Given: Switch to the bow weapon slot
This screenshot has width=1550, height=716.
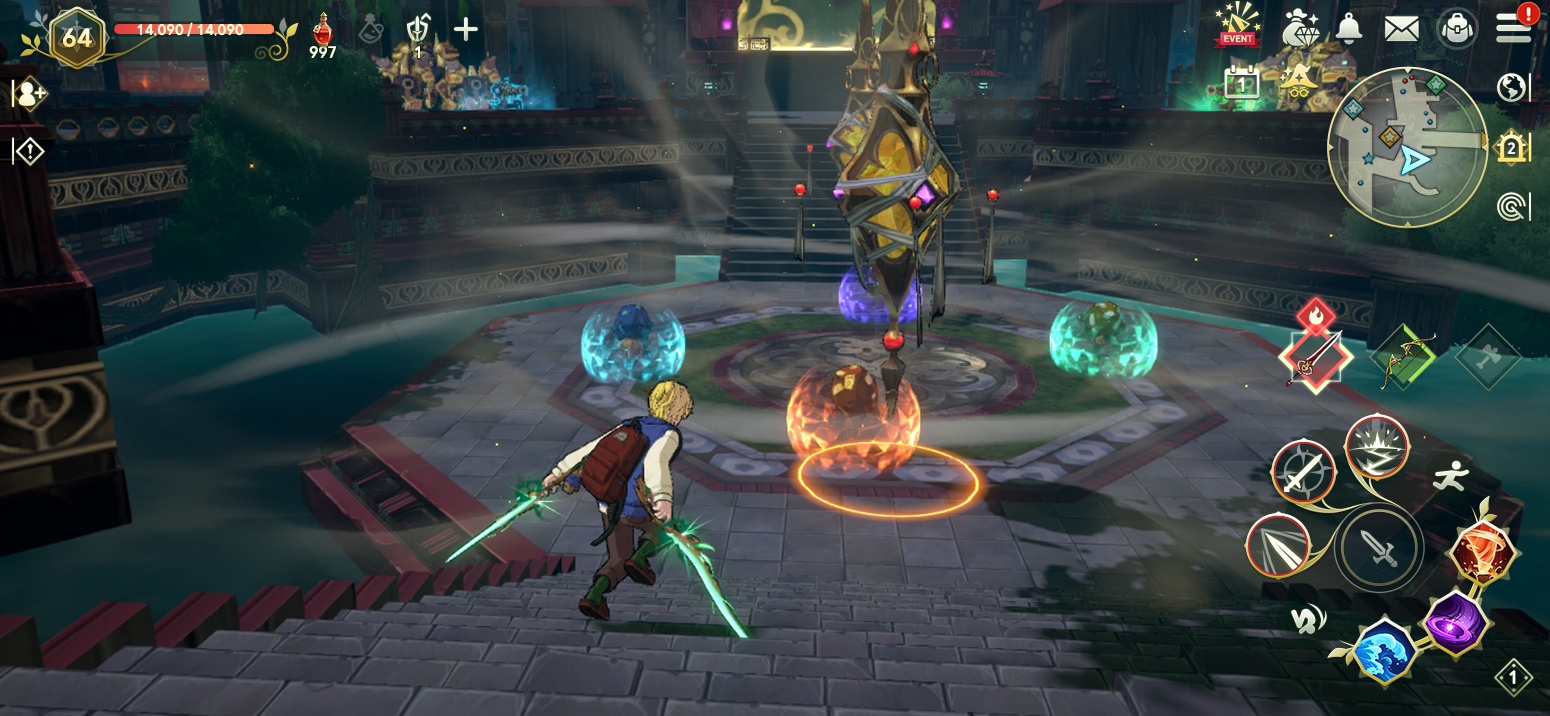Looking at the screenshot, I should [1404, 359].
